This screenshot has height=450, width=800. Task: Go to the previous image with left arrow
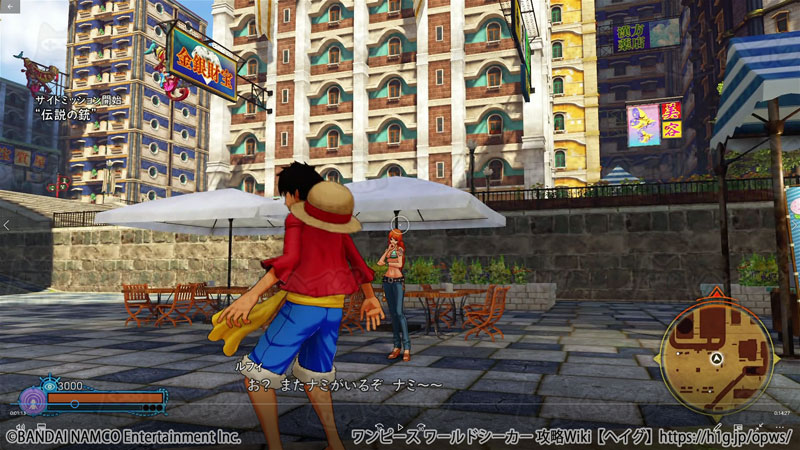7,226
